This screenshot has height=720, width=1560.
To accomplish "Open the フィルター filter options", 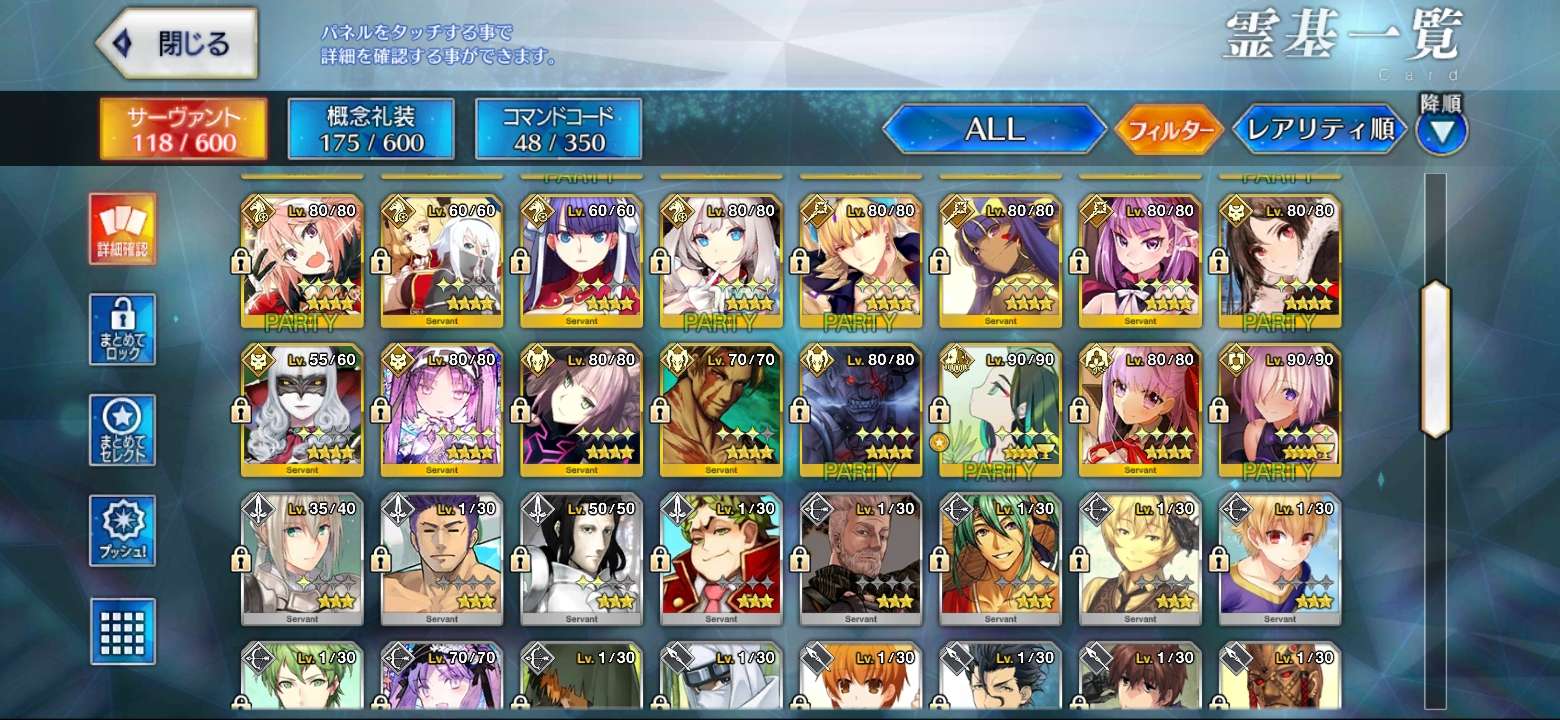I will pyautogui.click(x=1169, y=130).
